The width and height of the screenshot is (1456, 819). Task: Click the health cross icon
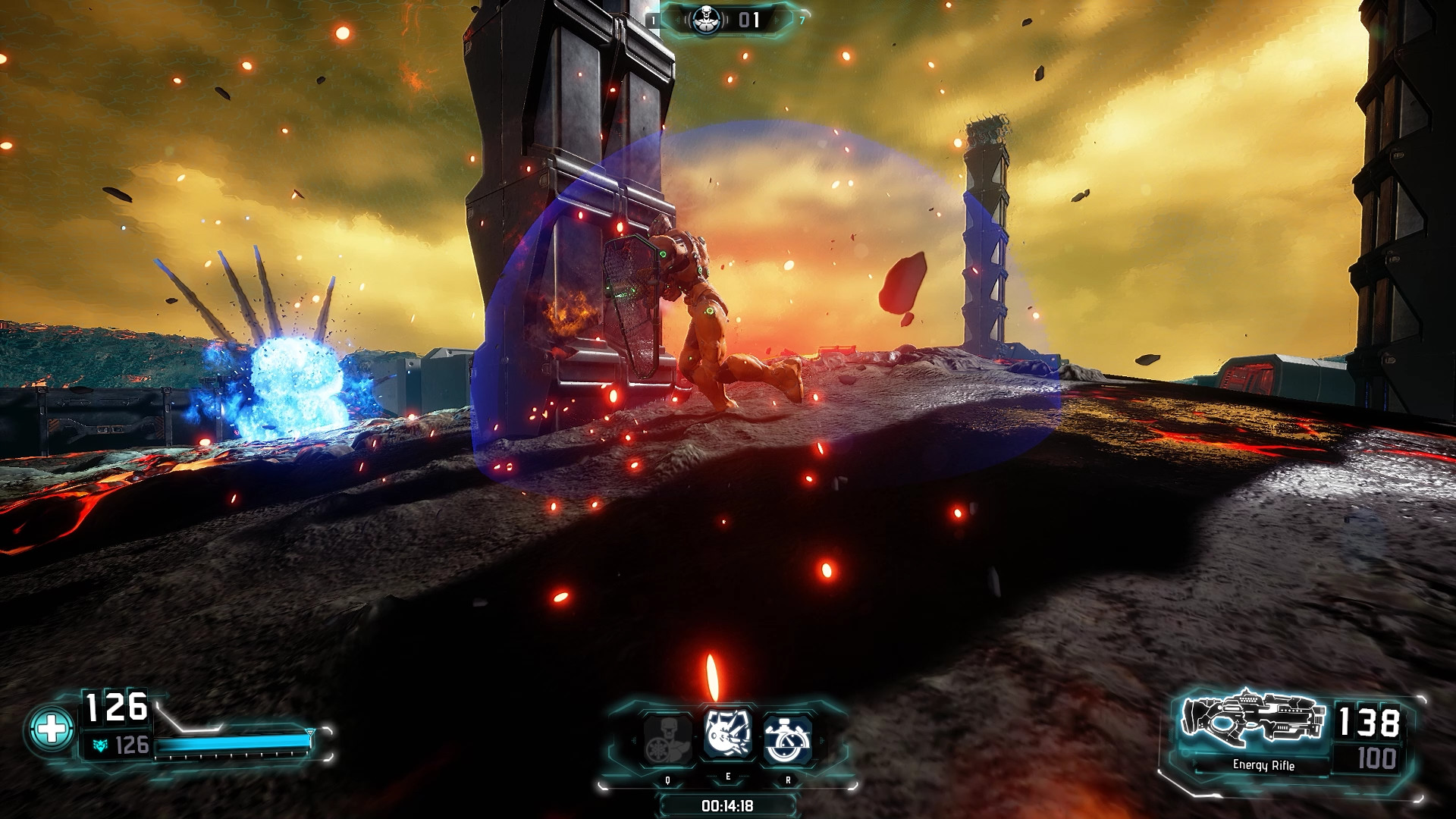[51, 730]
